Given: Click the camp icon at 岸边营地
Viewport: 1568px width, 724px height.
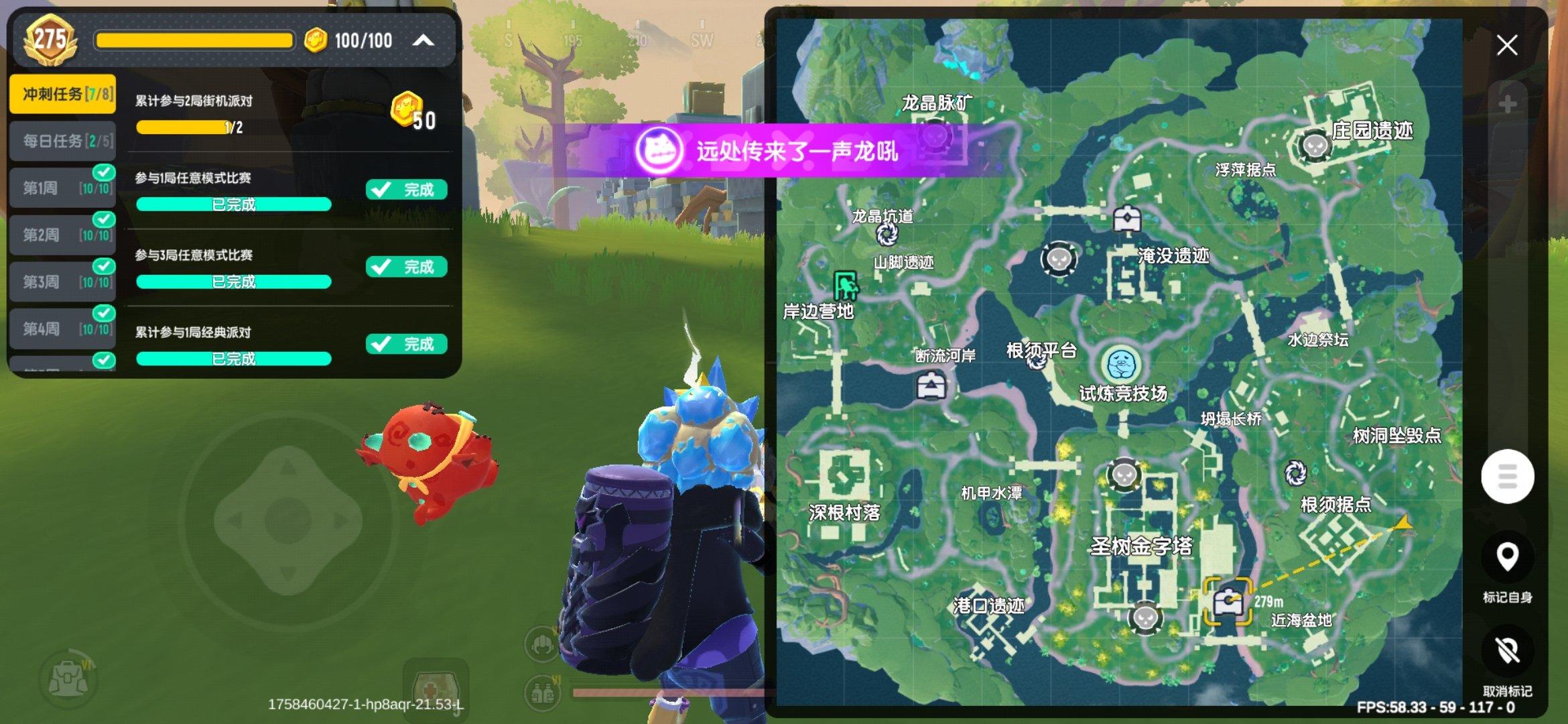Looking at the screenshot, I should (846, 286).
